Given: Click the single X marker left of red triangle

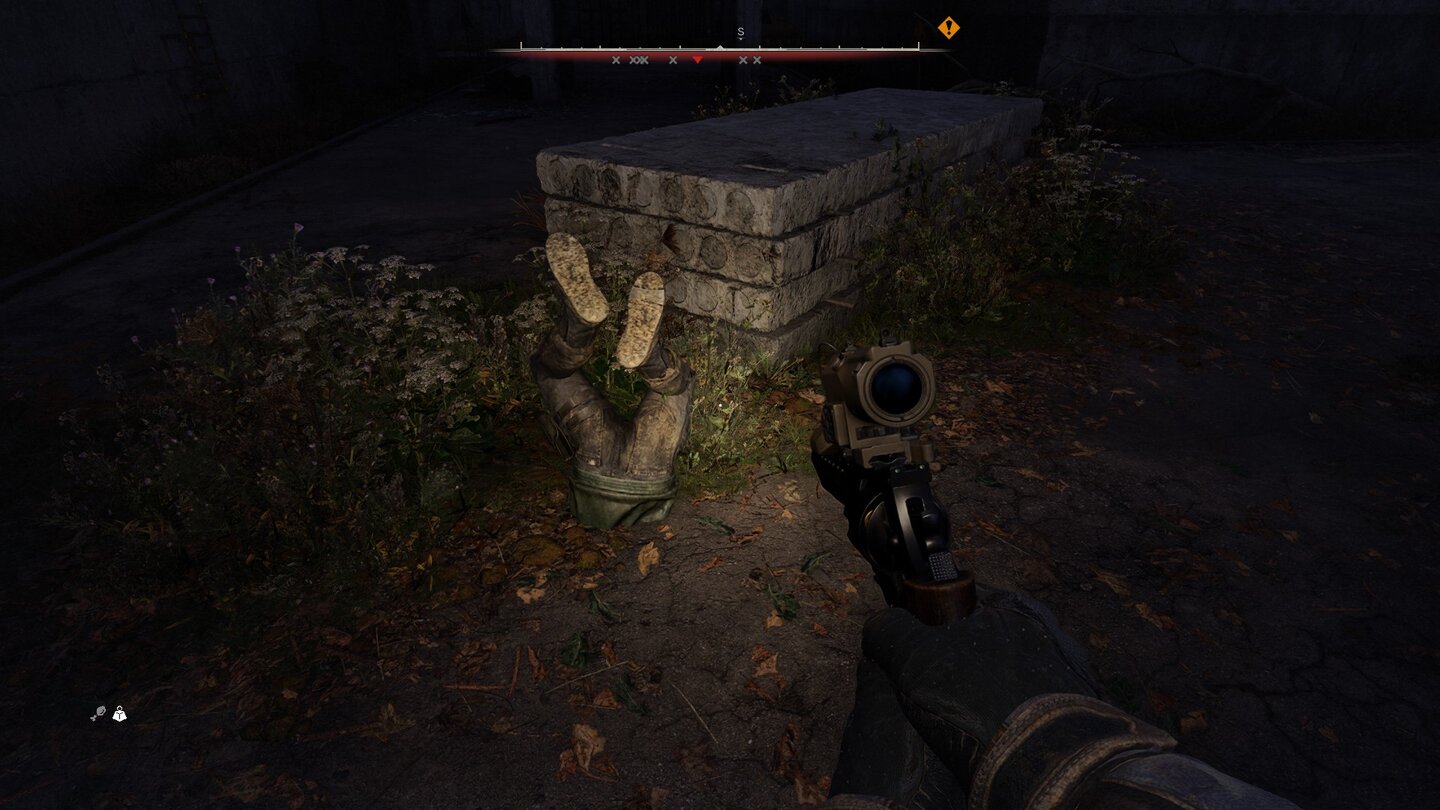Looking at the screenshot, I should pos(672,60).
